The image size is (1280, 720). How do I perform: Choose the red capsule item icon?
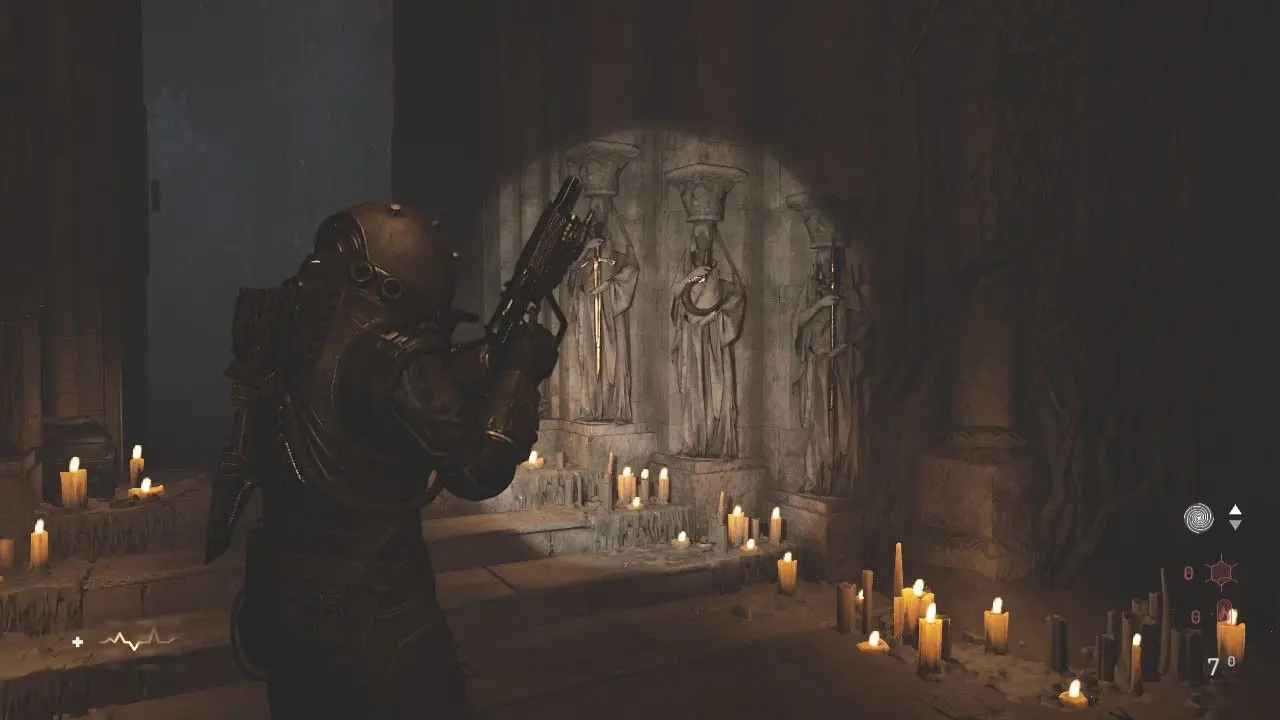tap(1224, 612)
